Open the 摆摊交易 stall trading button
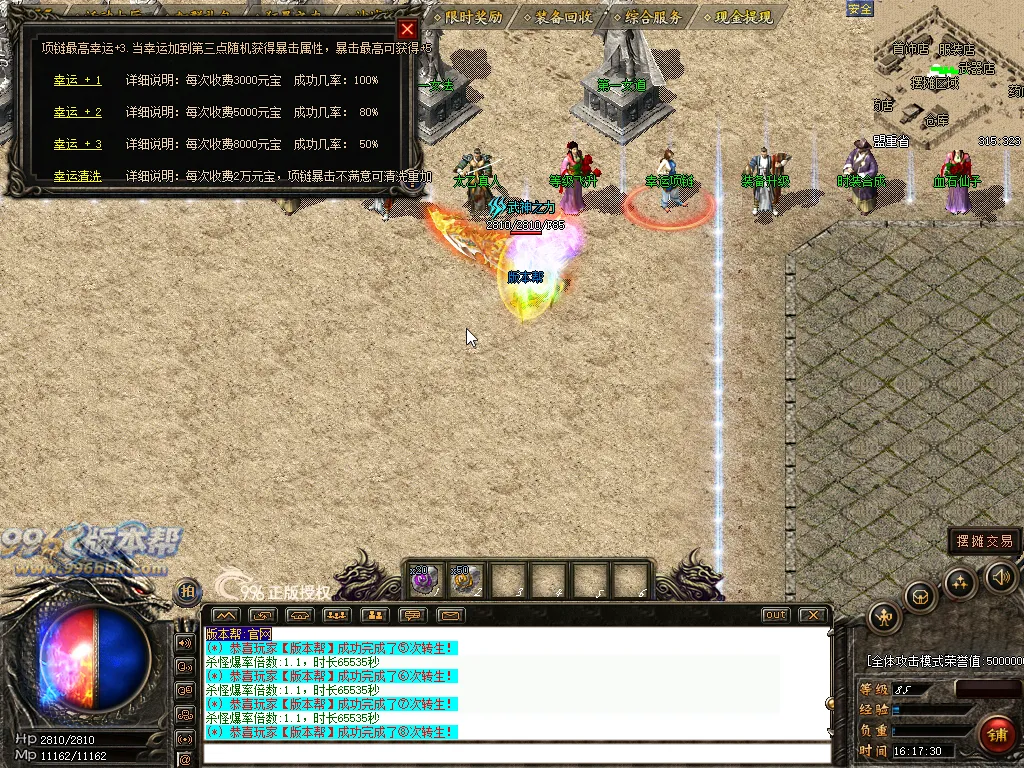 tap(984, 541)
